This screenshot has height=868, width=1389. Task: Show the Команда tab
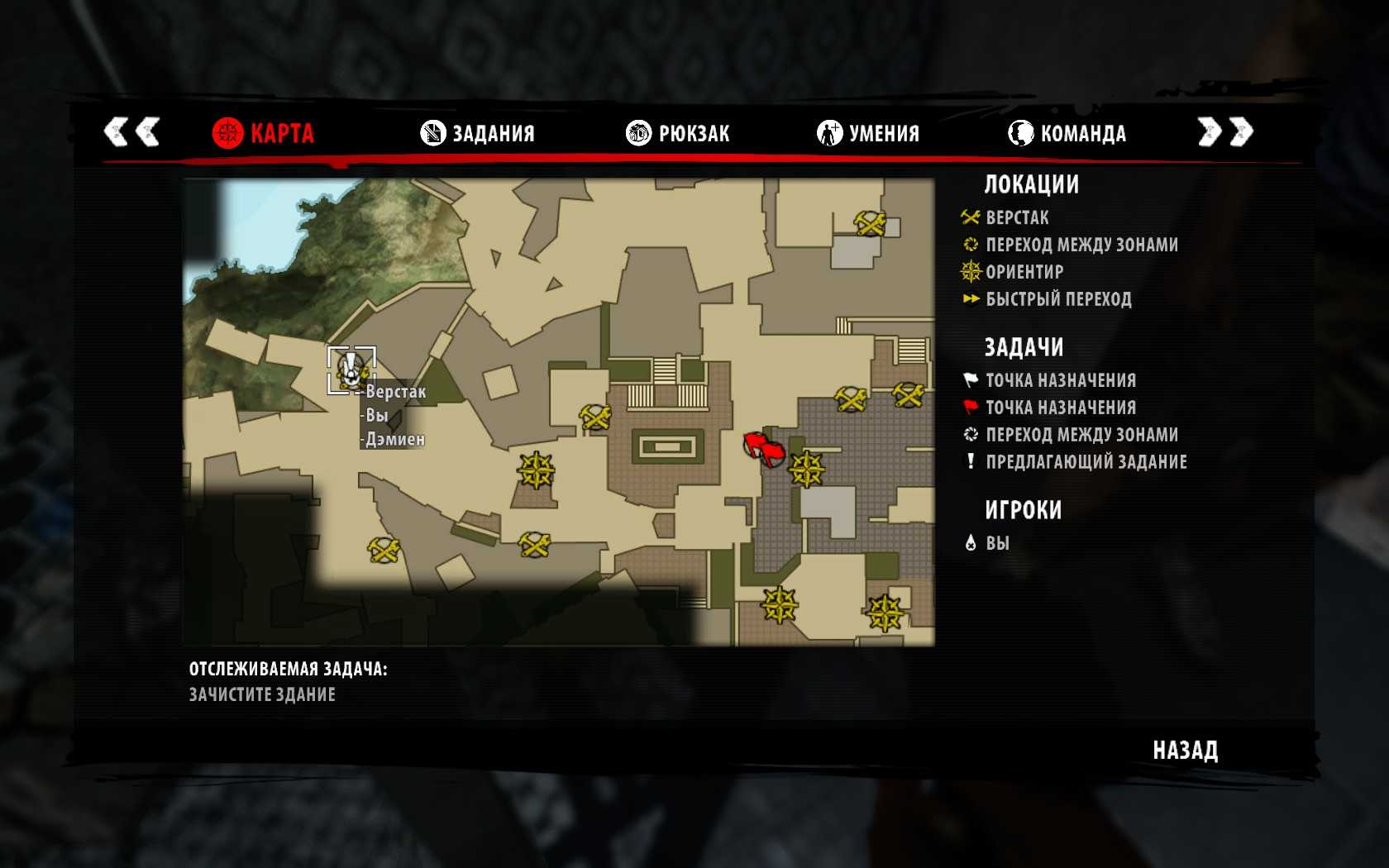click(1067, 133)
